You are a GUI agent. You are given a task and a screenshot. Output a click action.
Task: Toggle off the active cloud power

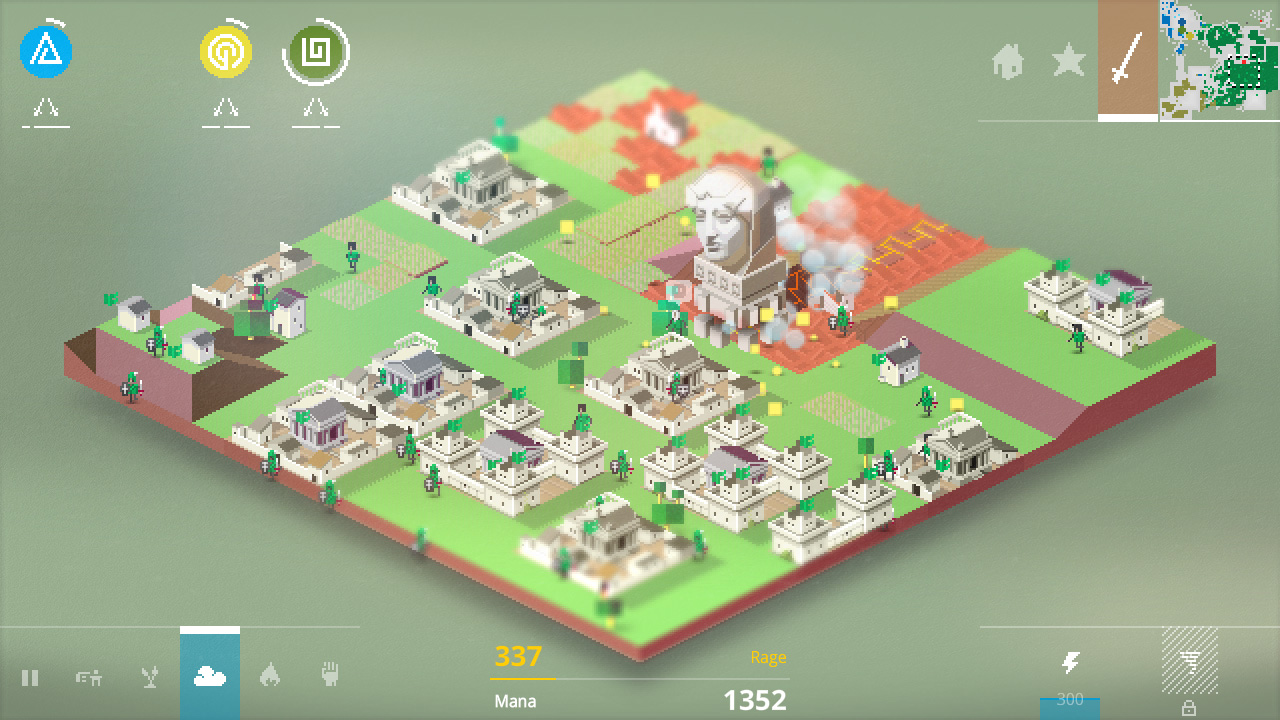[212, 677]
